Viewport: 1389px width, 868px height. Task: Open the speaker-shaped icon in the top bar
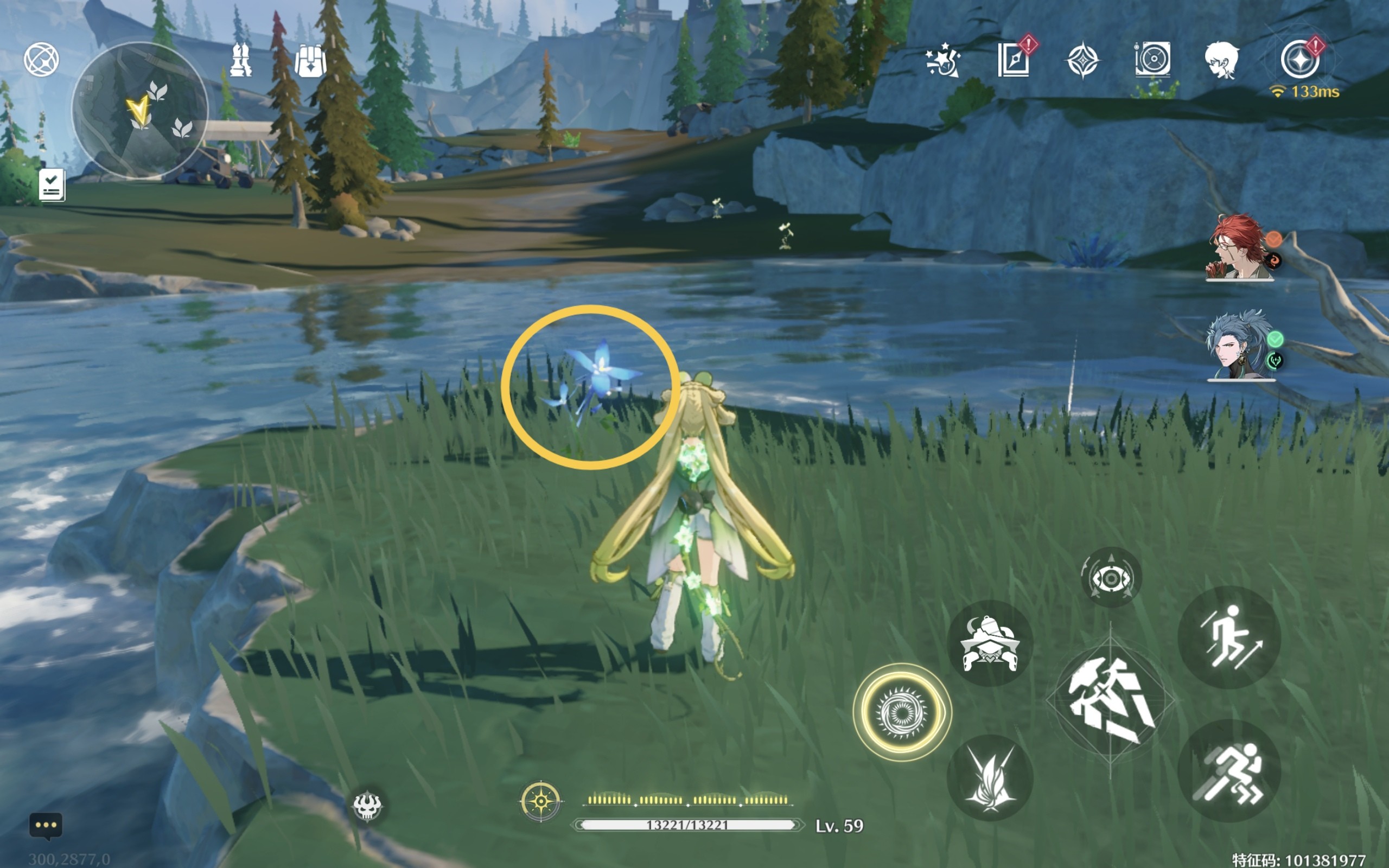tap(1152, 59)
